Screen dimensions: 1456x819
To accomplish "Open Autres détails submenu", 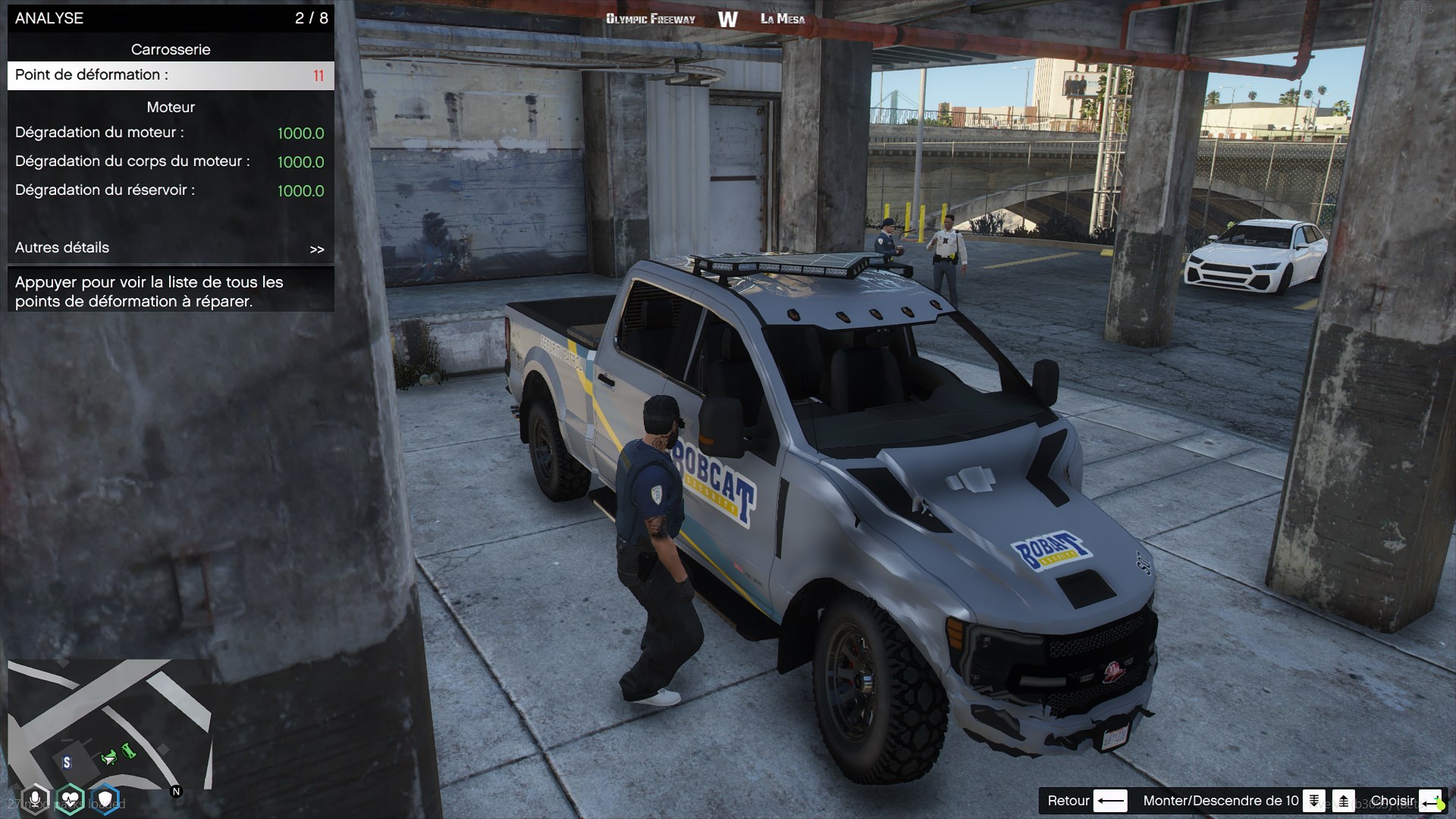I will [171, 248].
